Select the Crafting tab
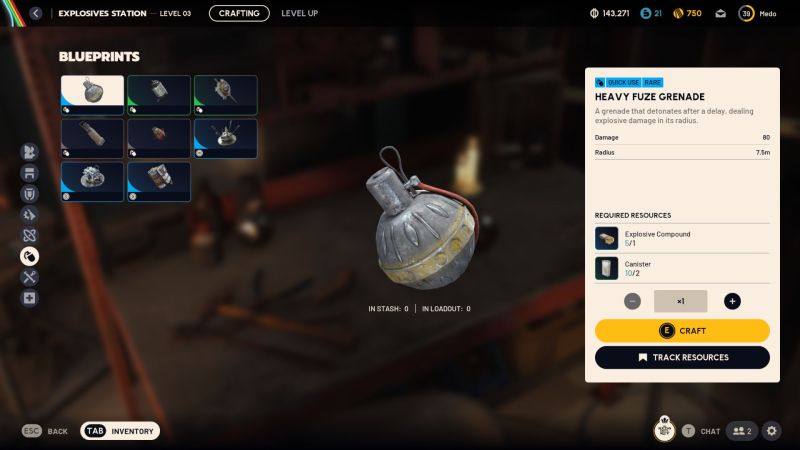The image size is (800, 450). click(239, 13)
